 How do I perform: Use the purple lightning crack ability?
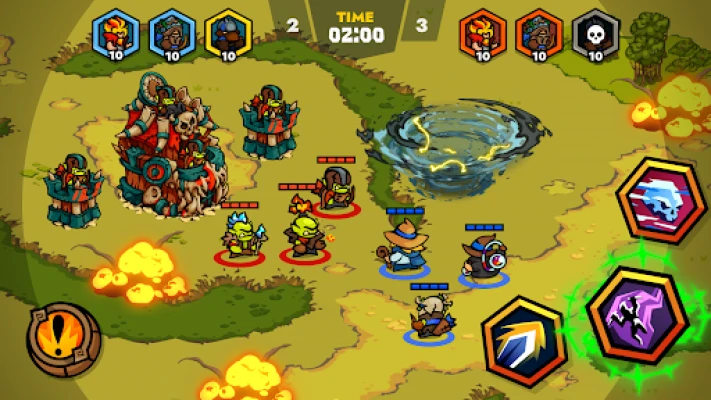pyautogui.click(x=636, y=314)
